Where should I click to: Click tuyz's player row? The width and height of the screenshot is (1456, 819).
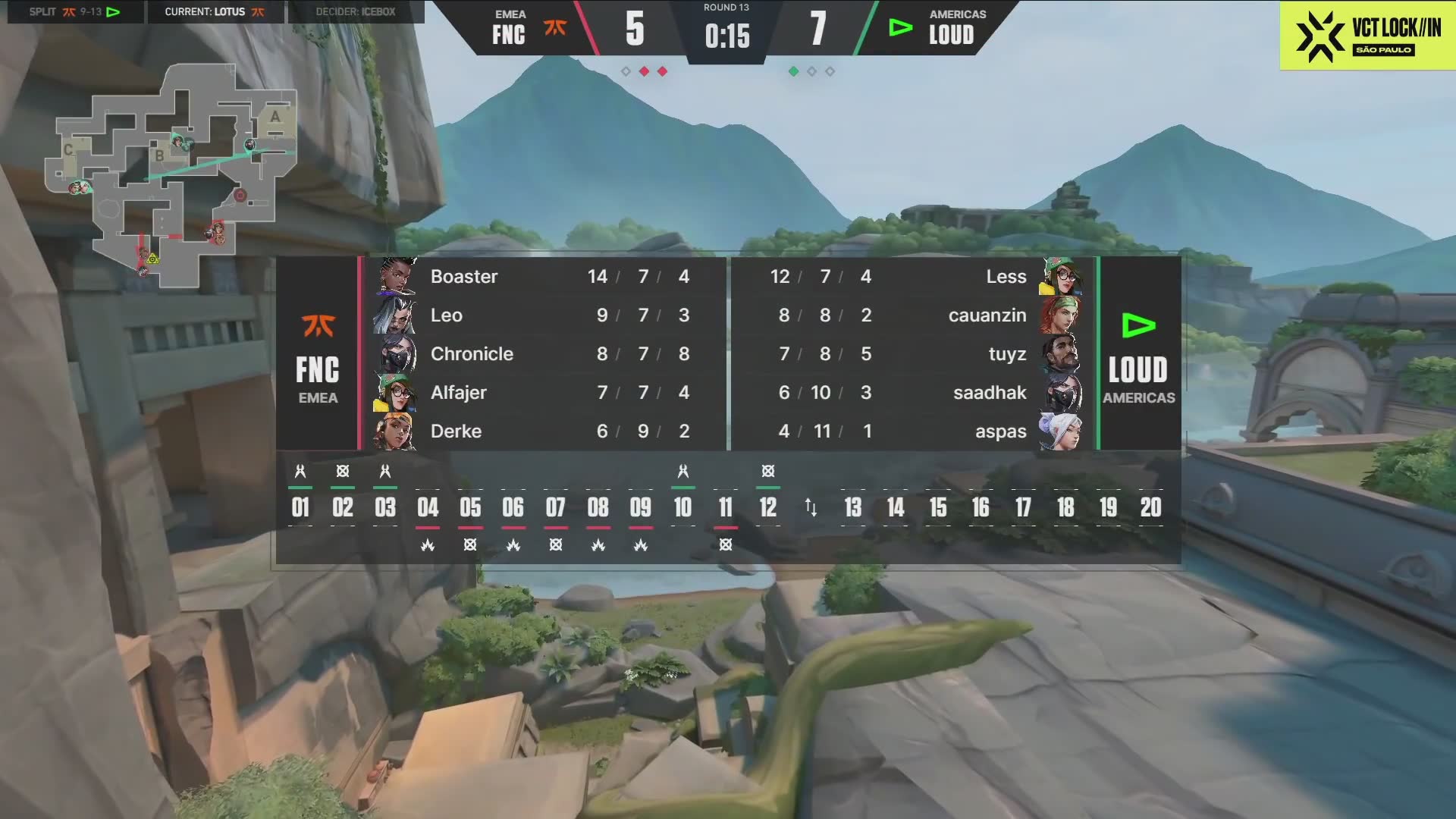click(x=910, y=354)
